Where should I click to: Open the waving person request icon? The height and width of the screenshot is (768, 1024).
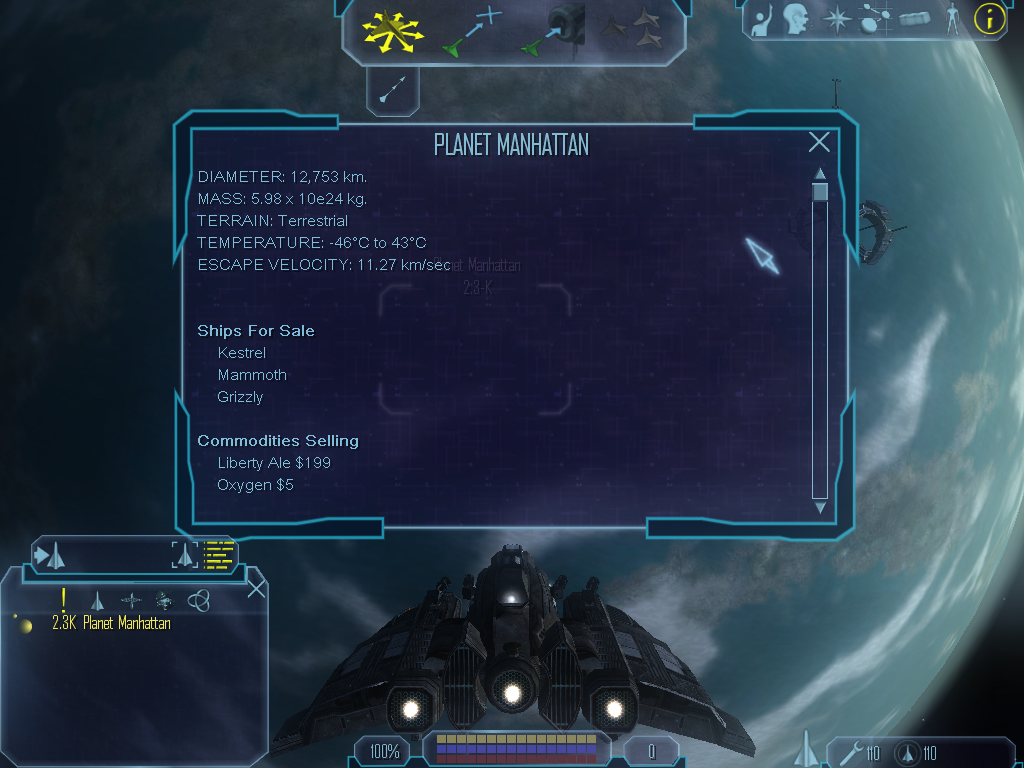tap(763, 20)
